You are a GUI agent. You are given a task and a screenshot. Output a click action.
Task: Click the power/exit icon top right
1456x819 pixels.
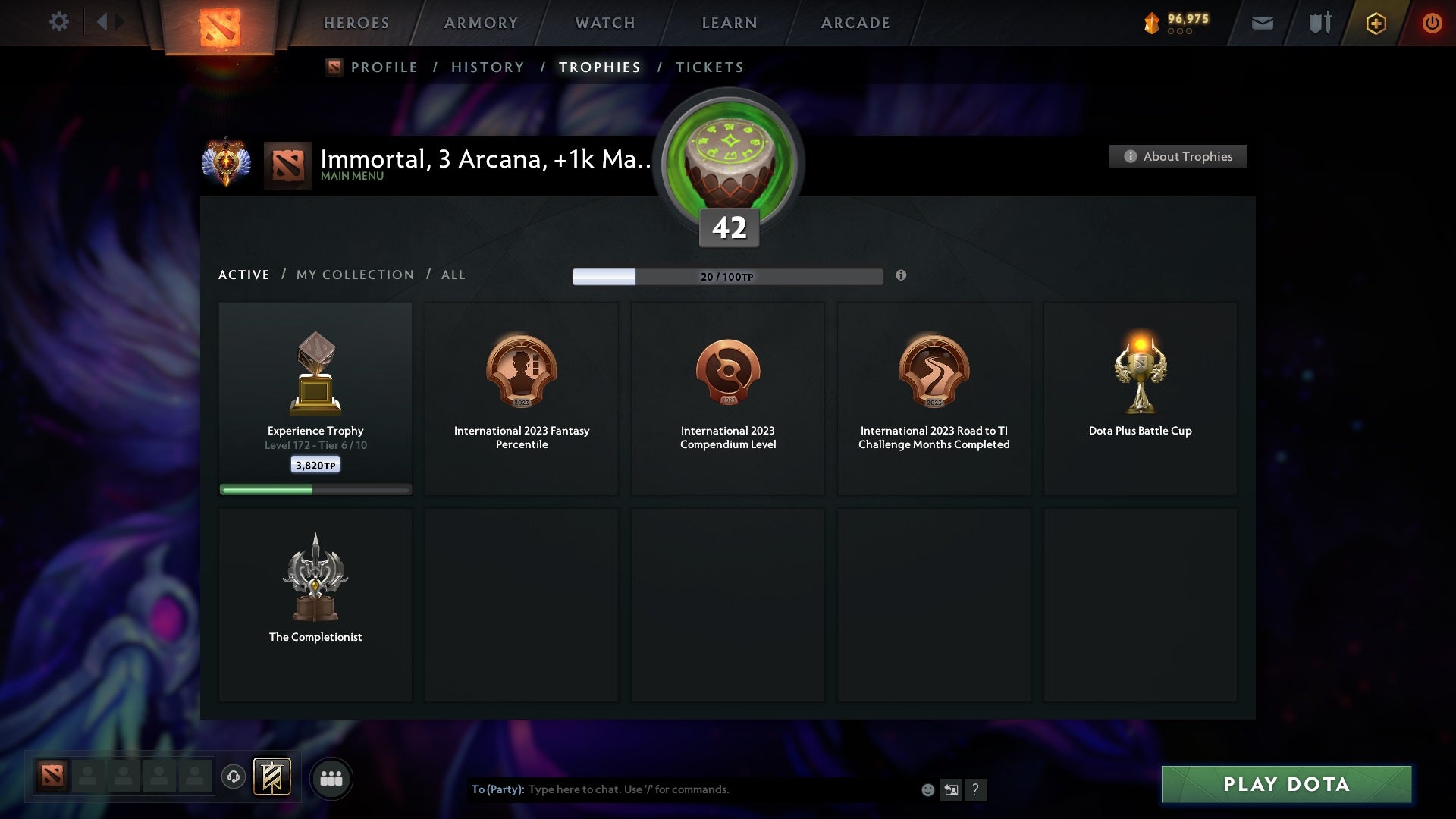(x=1432, y=22)
